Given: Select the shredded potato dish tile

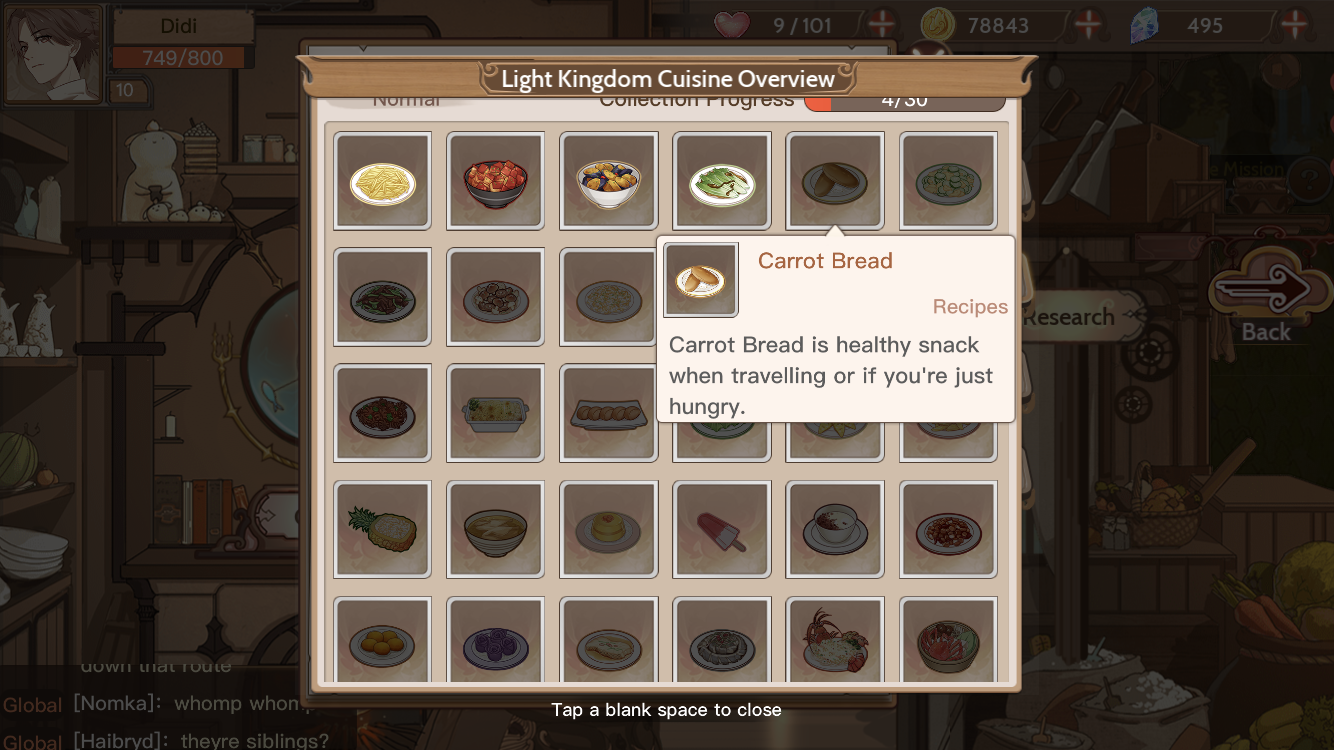Looking at the screenshot, I should tap(382, 181).
